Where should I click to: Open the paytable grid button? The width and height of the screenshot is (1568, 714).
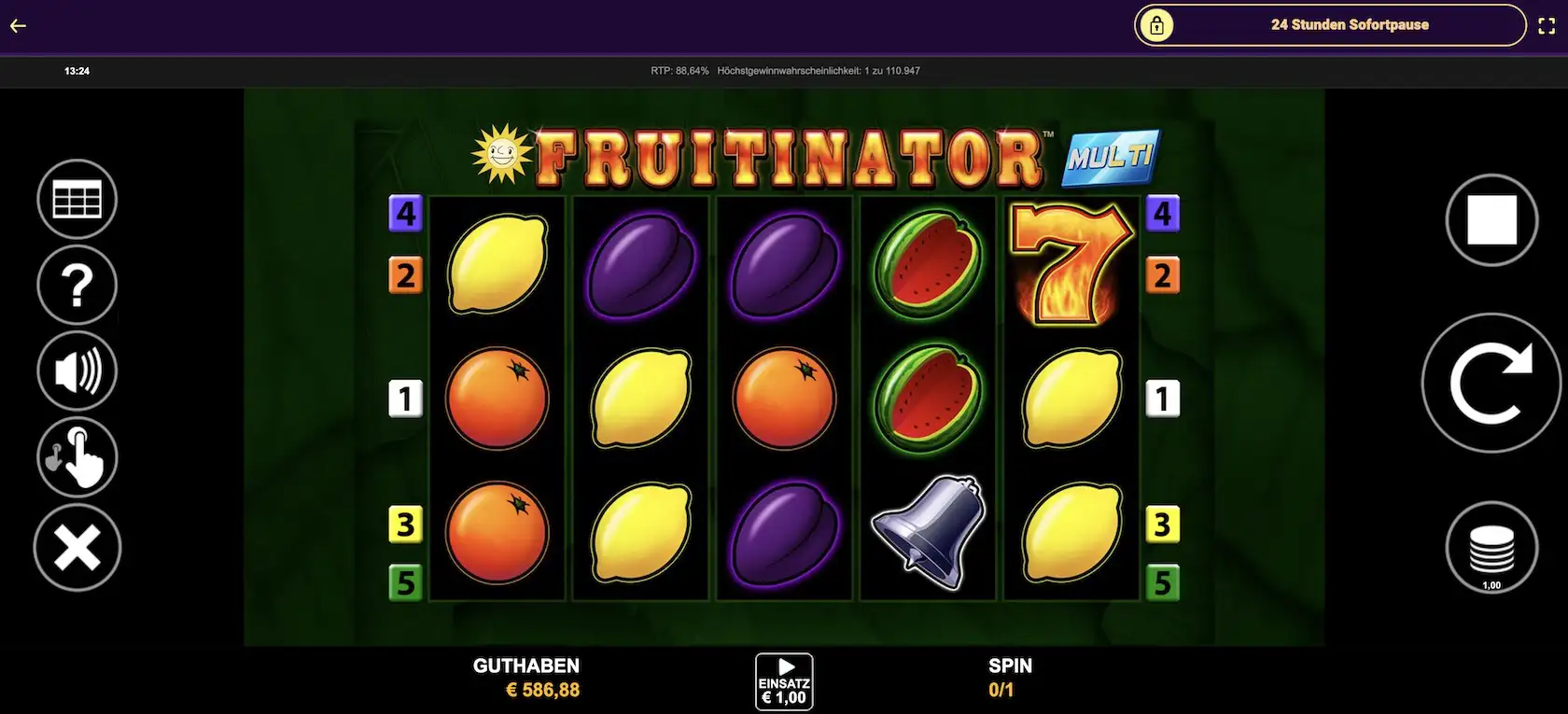click(x=77, y=200)
